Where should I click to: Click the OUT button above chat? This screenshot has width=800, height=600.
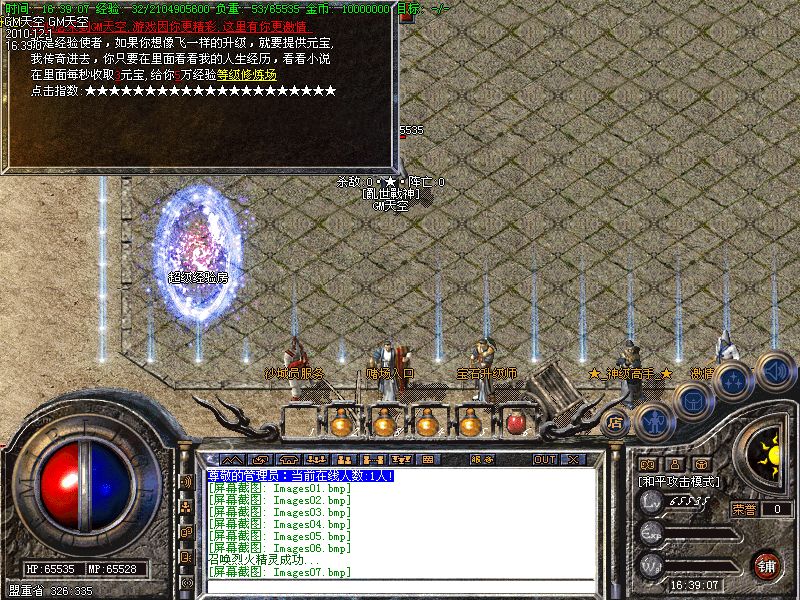[544, 459]
